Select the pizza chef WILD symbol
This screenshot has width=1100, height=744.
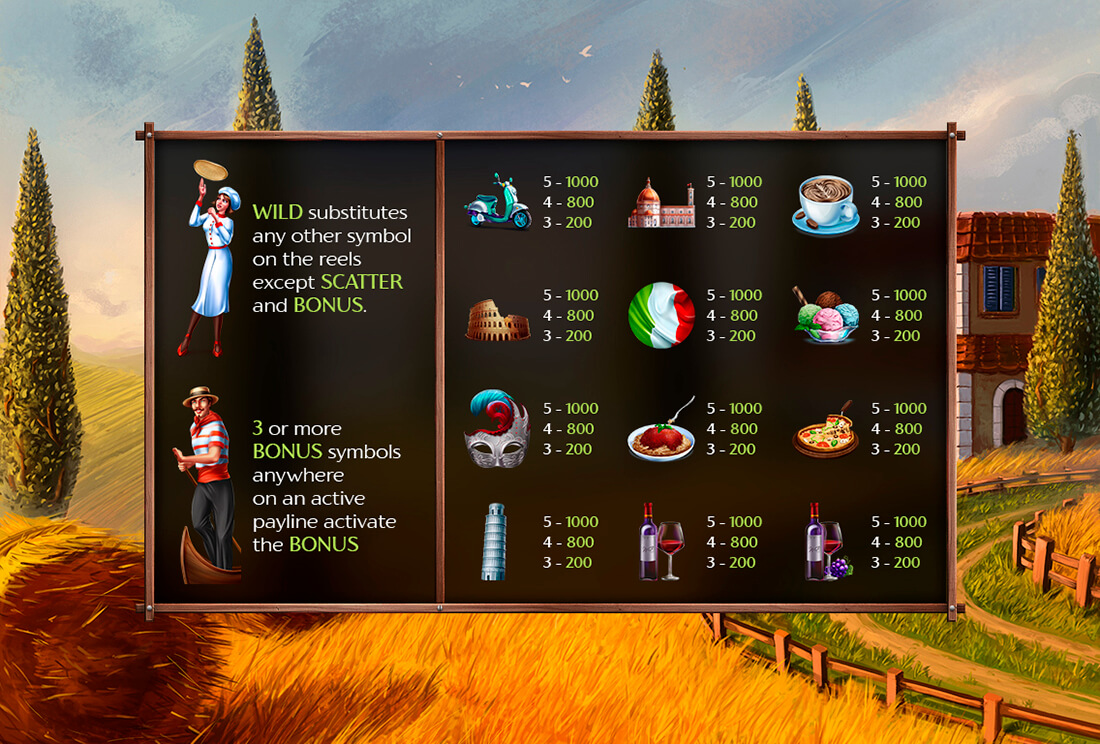coord(209,258)
